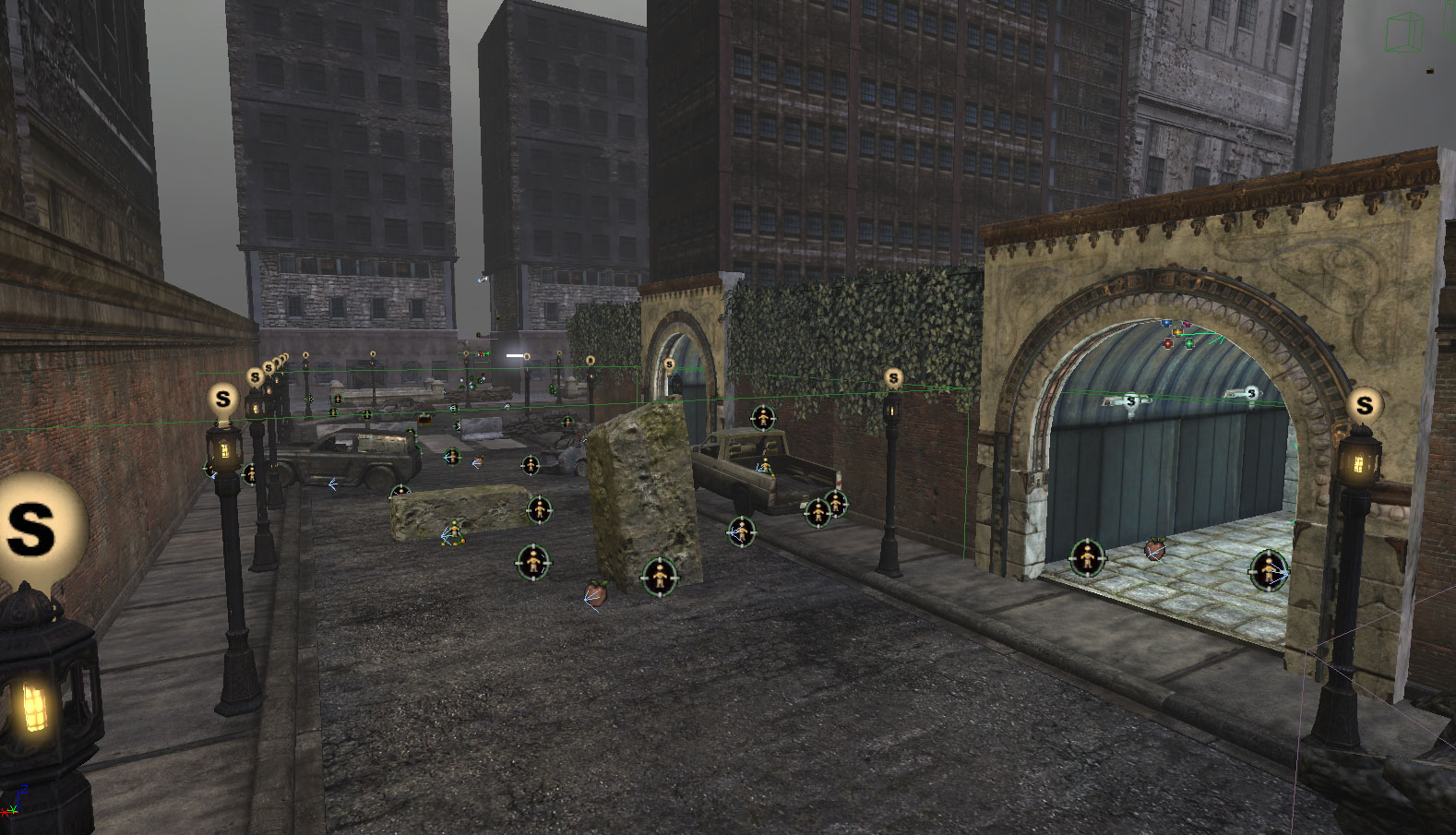Click the colored light cluster under the arch ceiling

(x=1177, y=334)
